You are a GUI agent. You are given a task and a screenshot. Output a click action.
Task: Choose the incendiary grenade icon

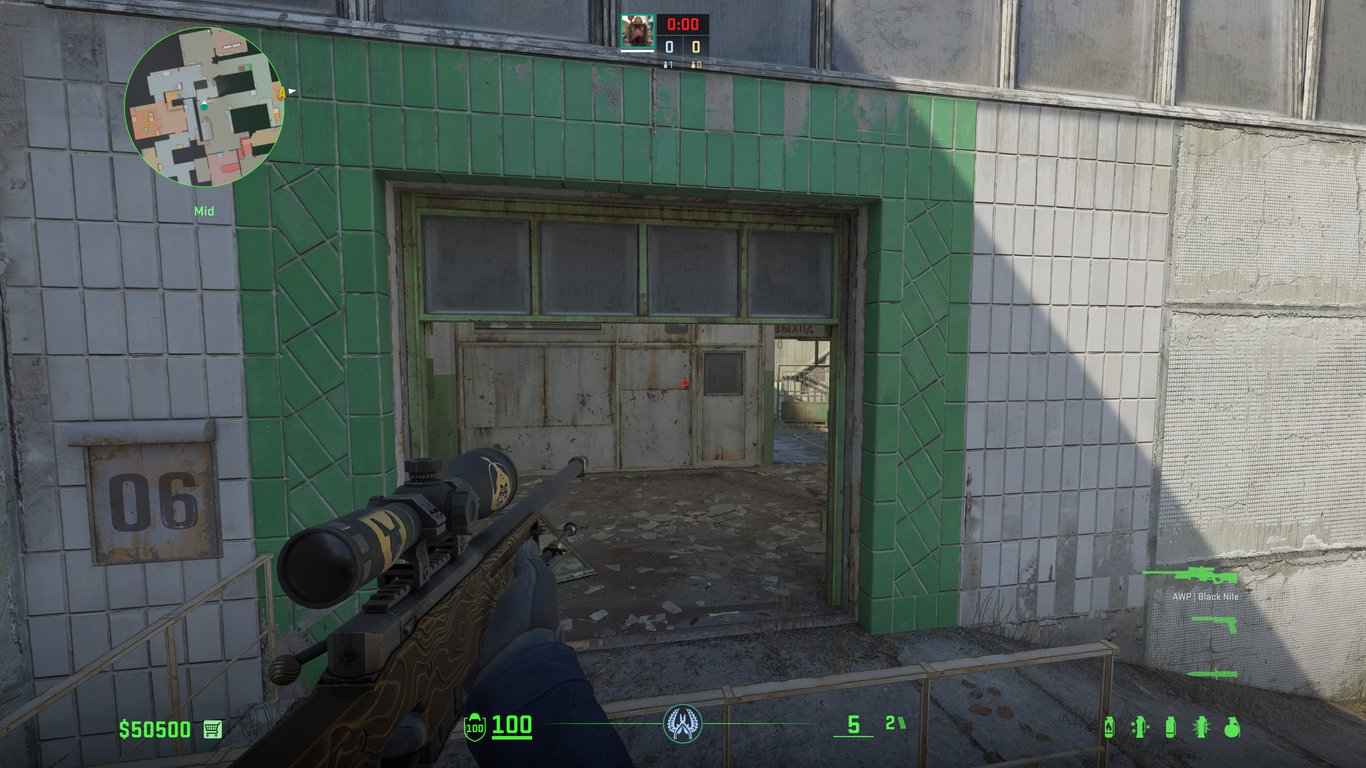(1109, 727)
